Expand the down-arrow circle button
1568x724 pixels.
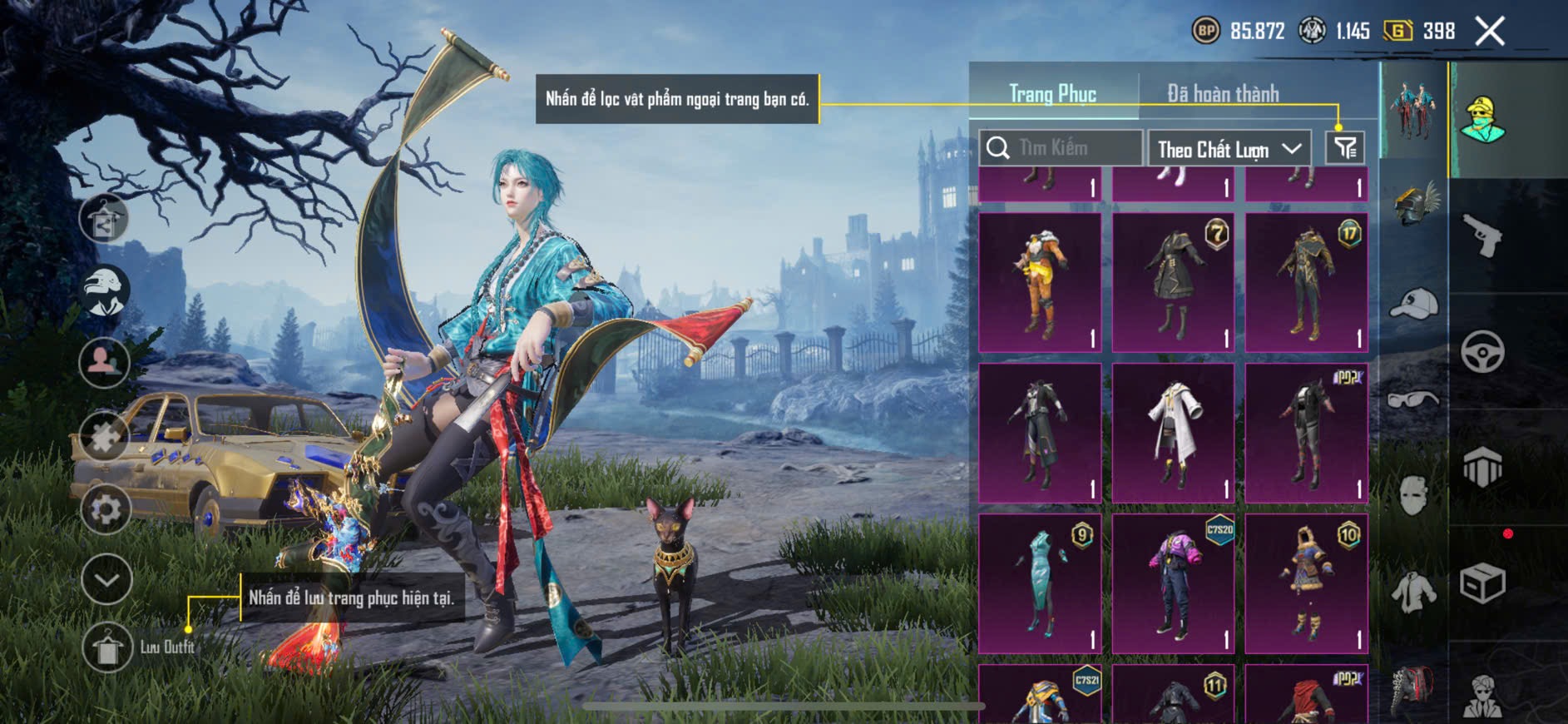pyautogui.click(x=106, y=578)
